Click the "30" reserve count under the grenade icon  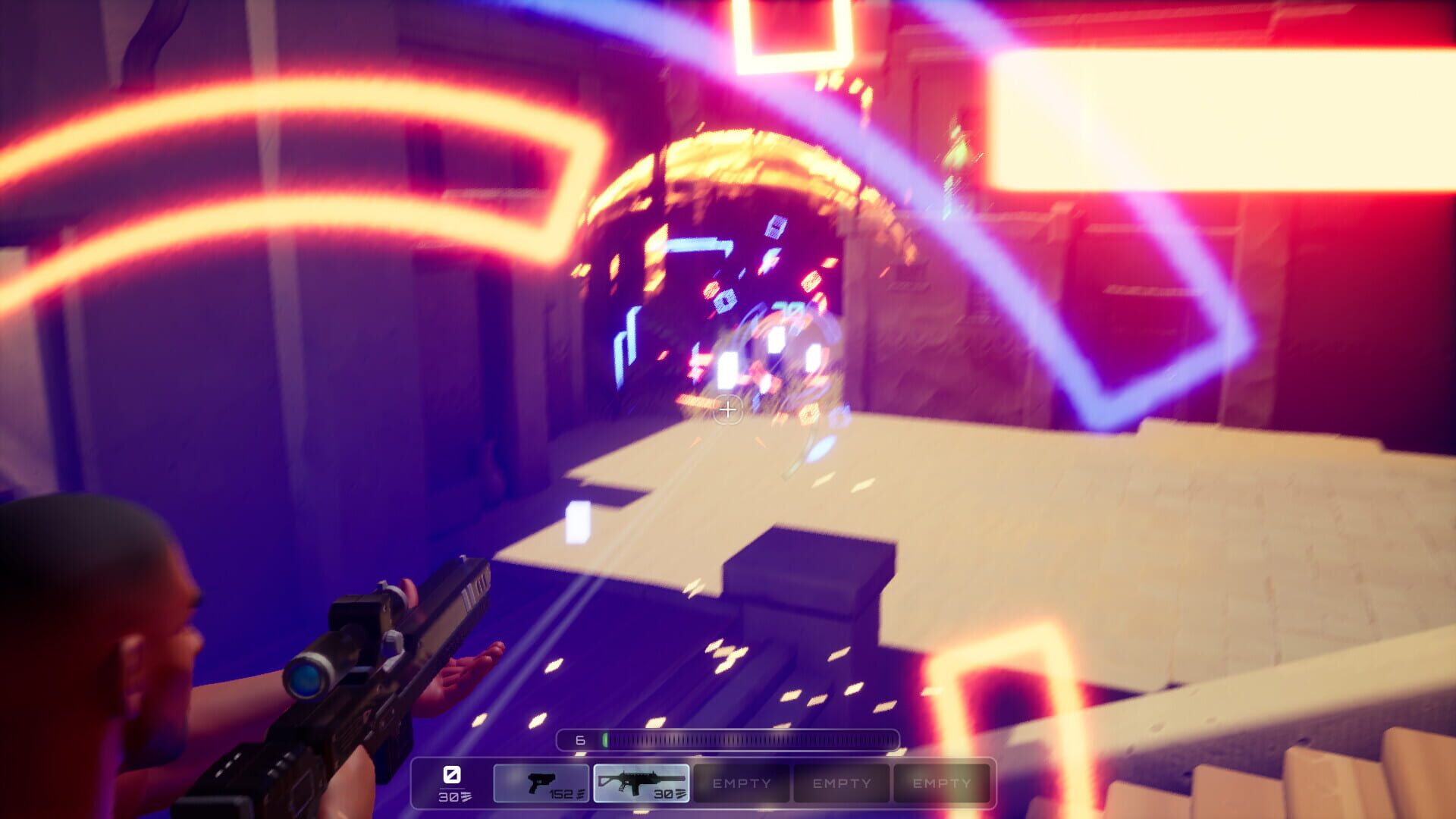click(448, 796)
